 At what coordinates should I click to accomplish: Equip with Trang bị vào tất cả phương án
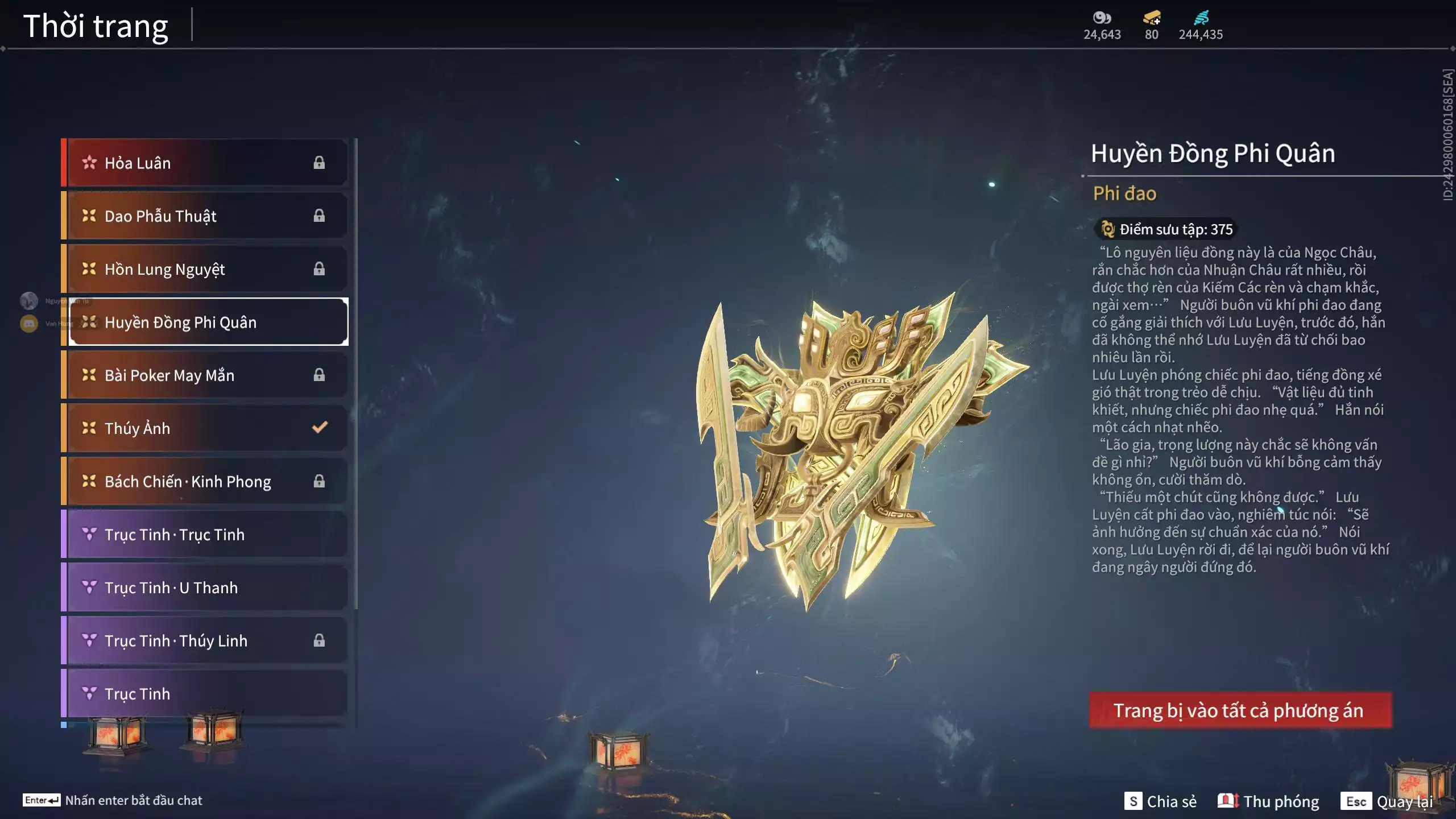pyautogui.click(x=1240, y=710)
